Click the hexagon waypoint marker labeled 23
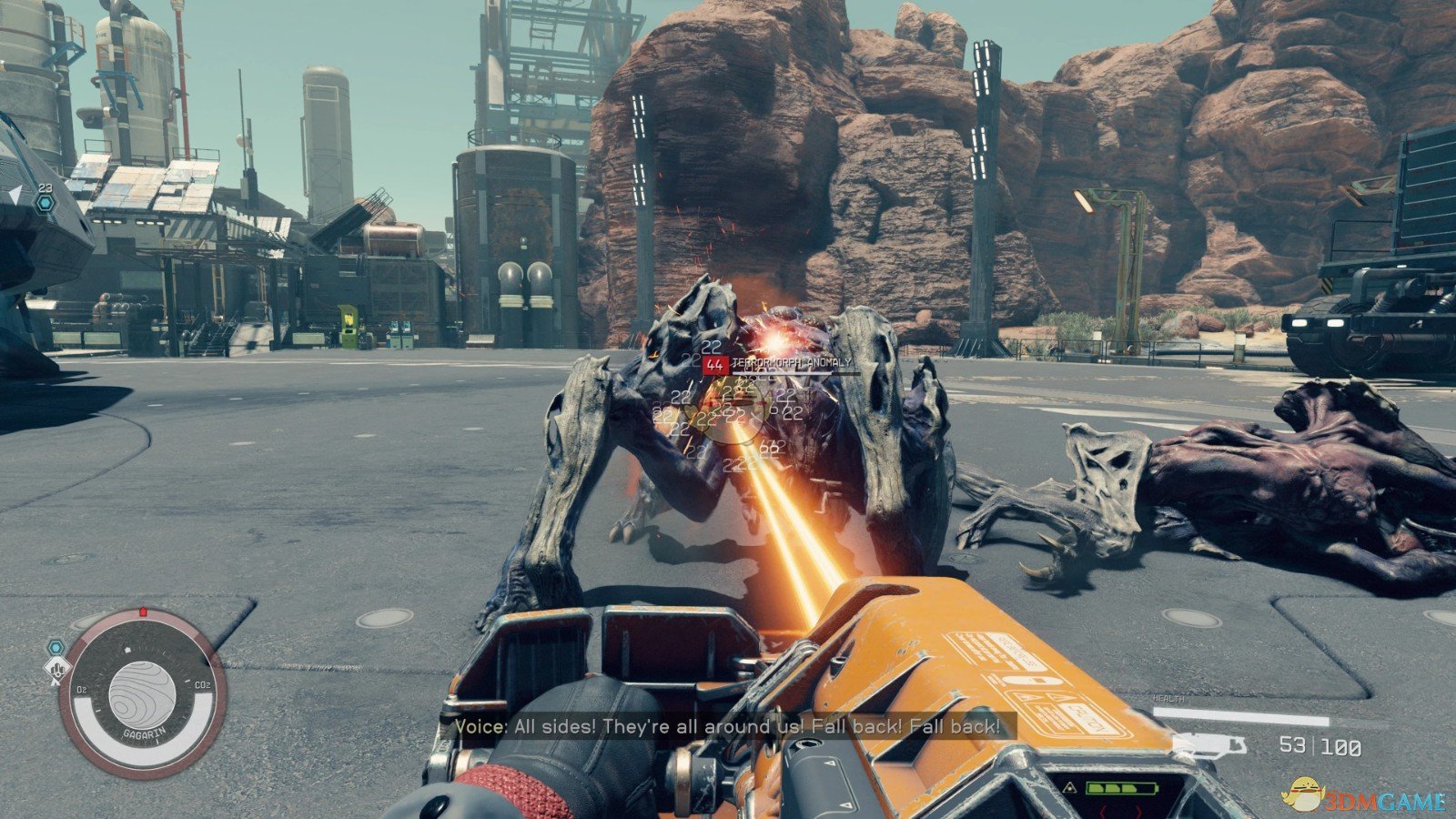 [x=45, y=202]
